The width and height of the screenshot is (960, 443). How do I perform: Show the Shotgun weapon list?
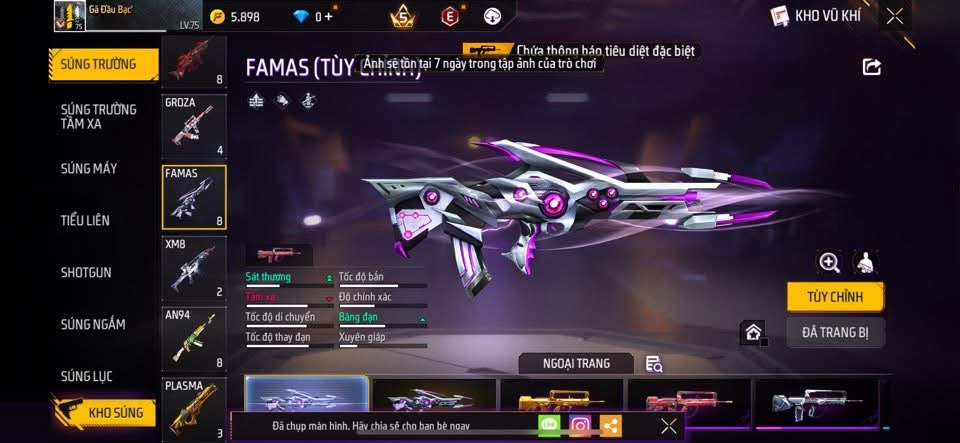pyautogui.click(x=86, y=272)
